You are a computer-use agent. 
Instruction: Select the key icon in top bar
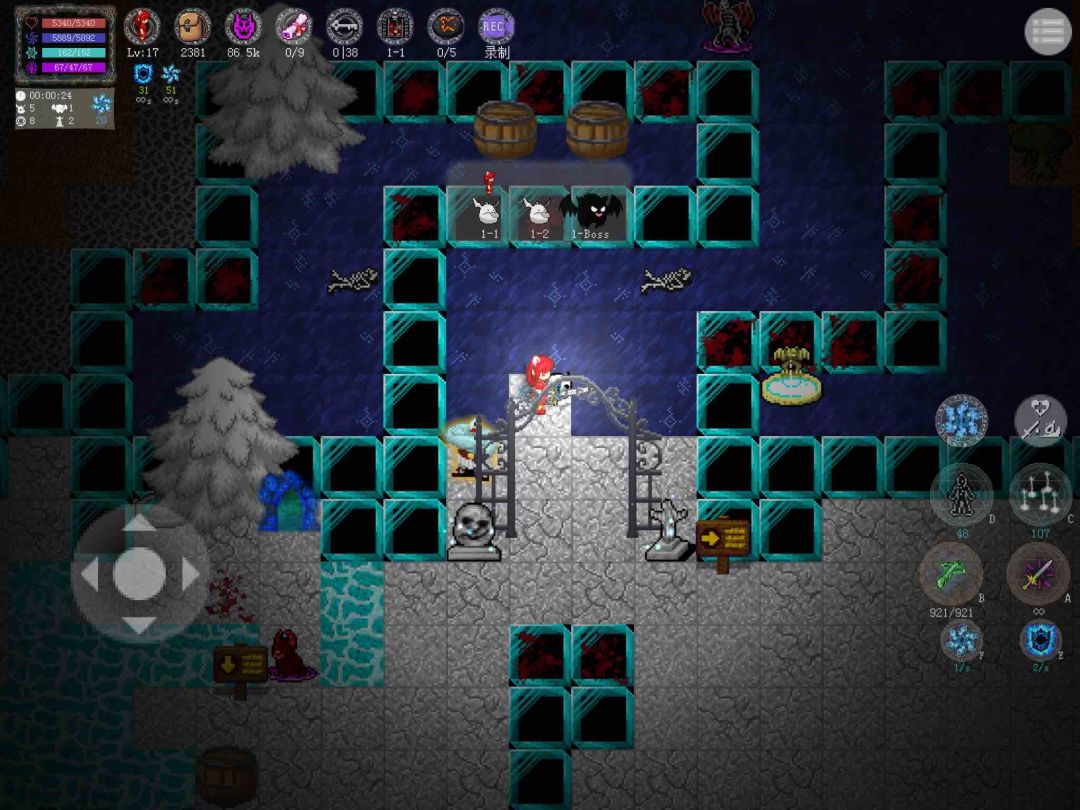tap(345, 26)
